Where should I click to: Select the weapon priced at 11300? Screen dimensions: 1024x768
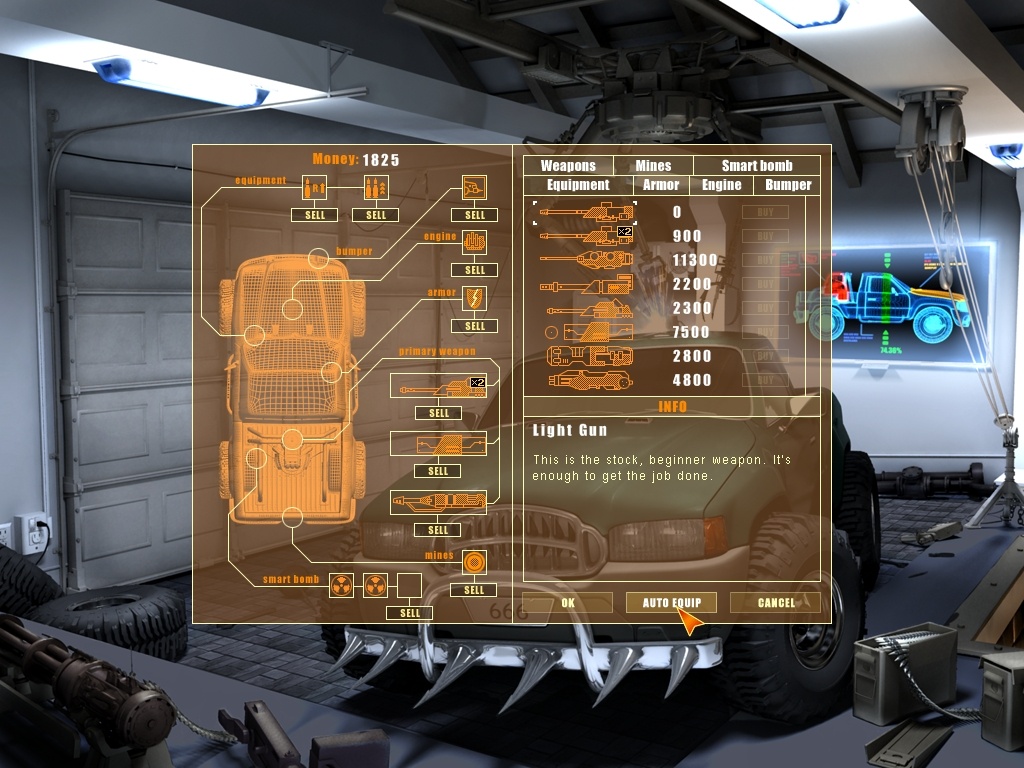(x=586, y=260)
